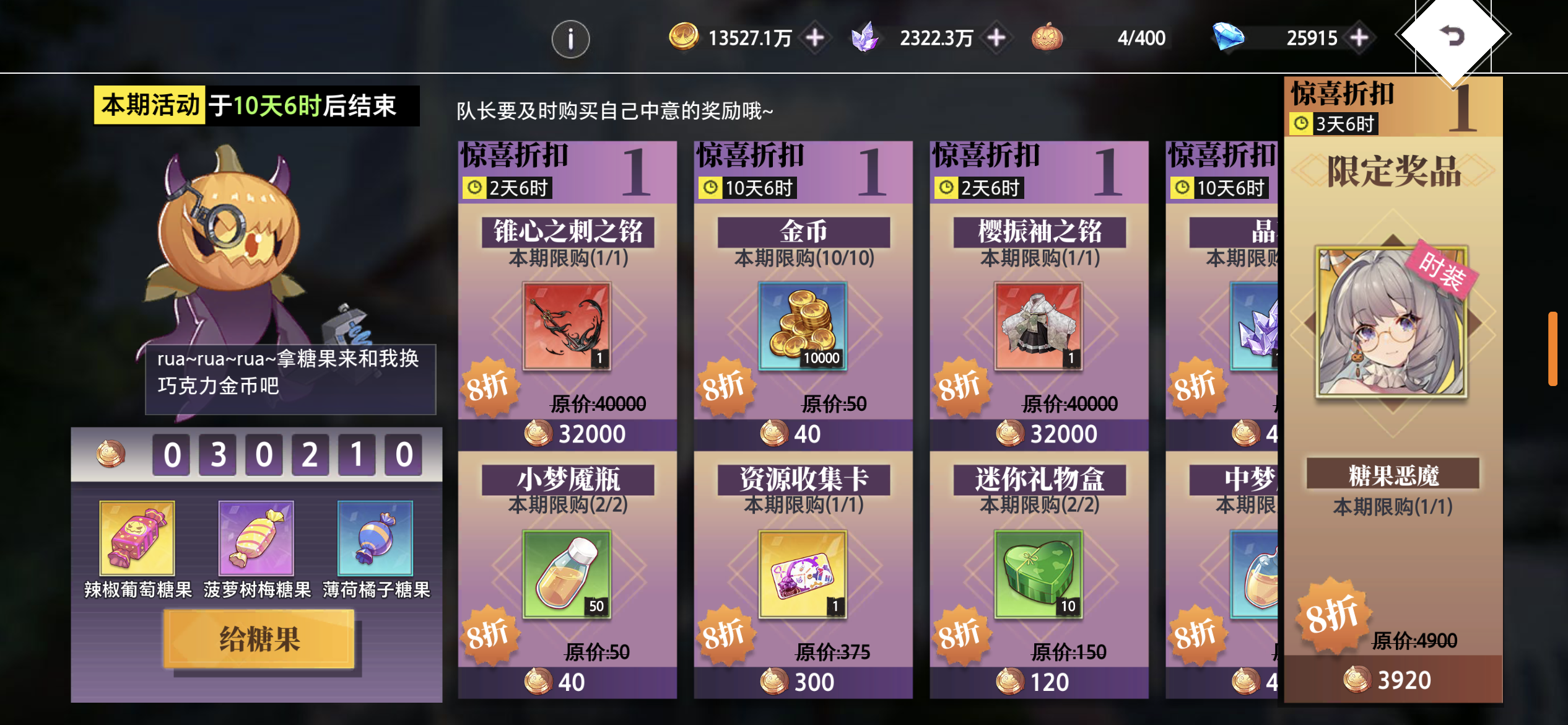Click the pumpkin icon showing 4/400
This screenshot has height=725, width=1568.
1048,38
